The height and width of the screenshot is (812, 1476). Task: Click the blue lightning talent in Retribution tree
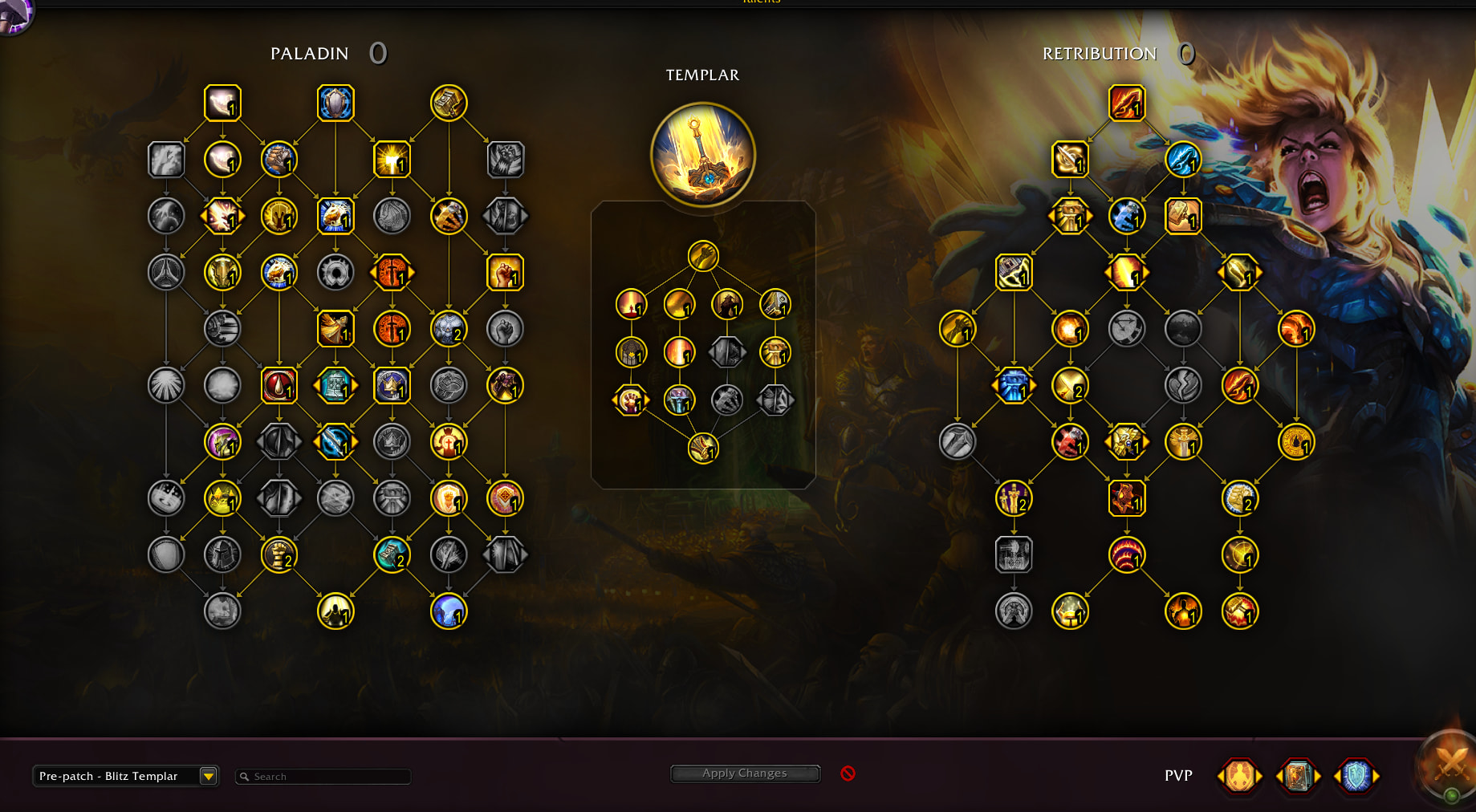click(x=1182, y=160)
